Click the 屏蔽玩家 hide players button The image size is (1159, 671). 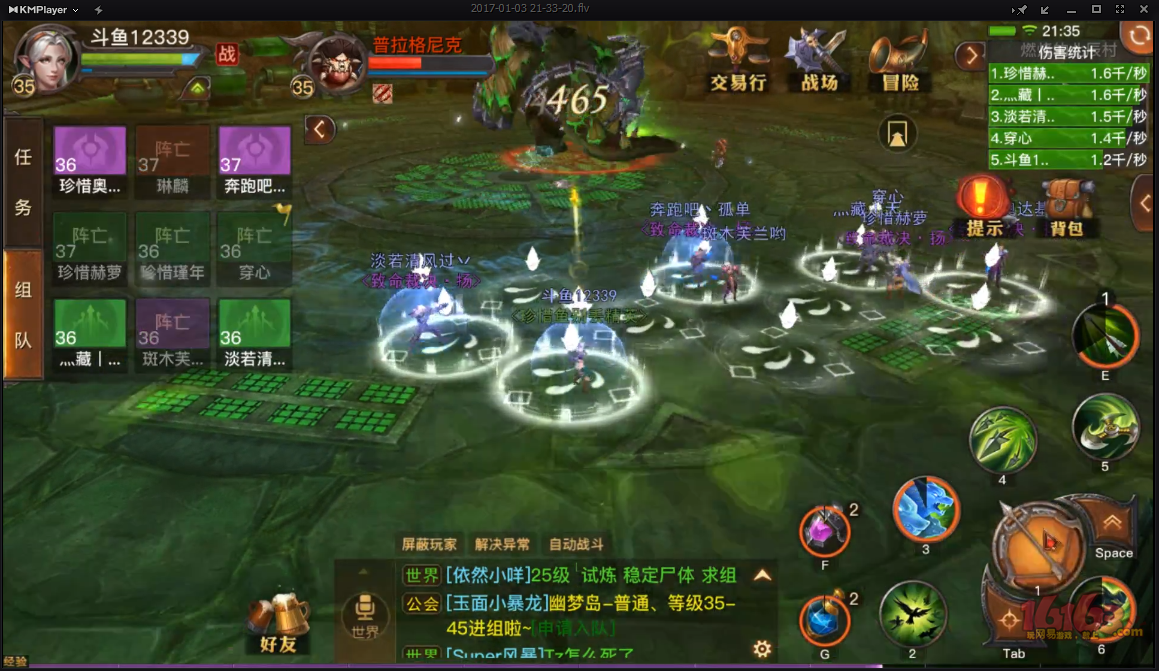coord(430,545)
